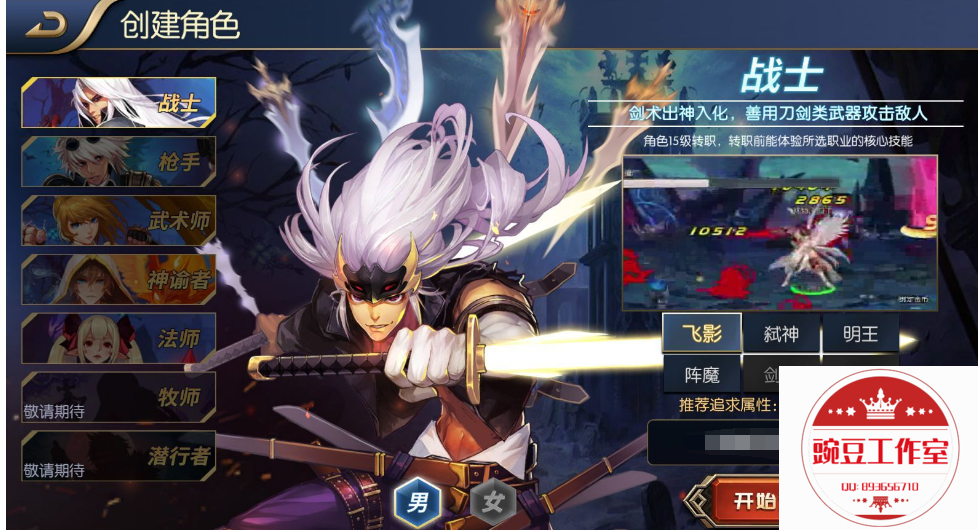Go back using the top-left arrow
Screen dimensions: 978x530
coord(46,26)
